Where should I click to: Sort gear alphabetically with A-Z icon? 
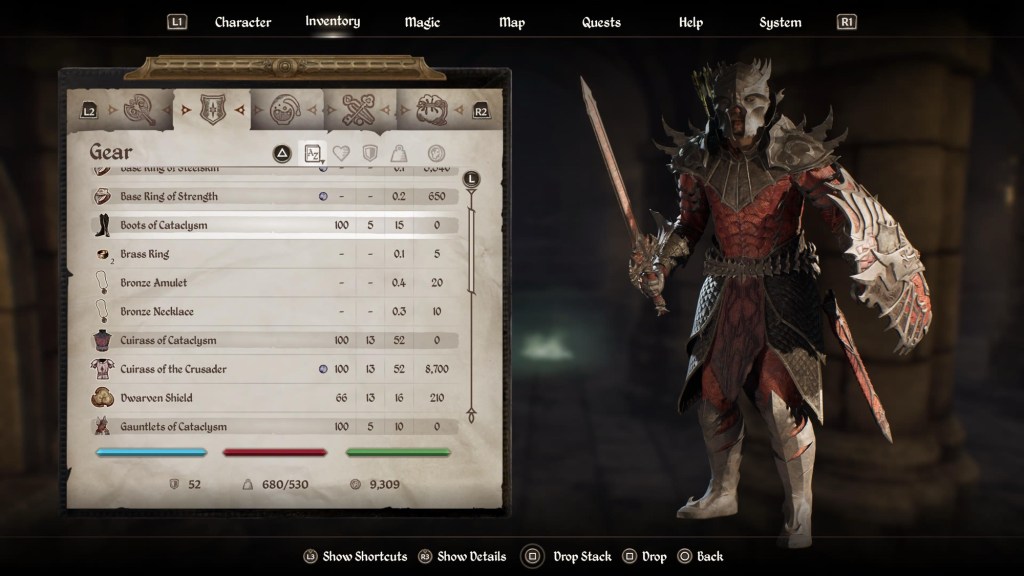313,153
